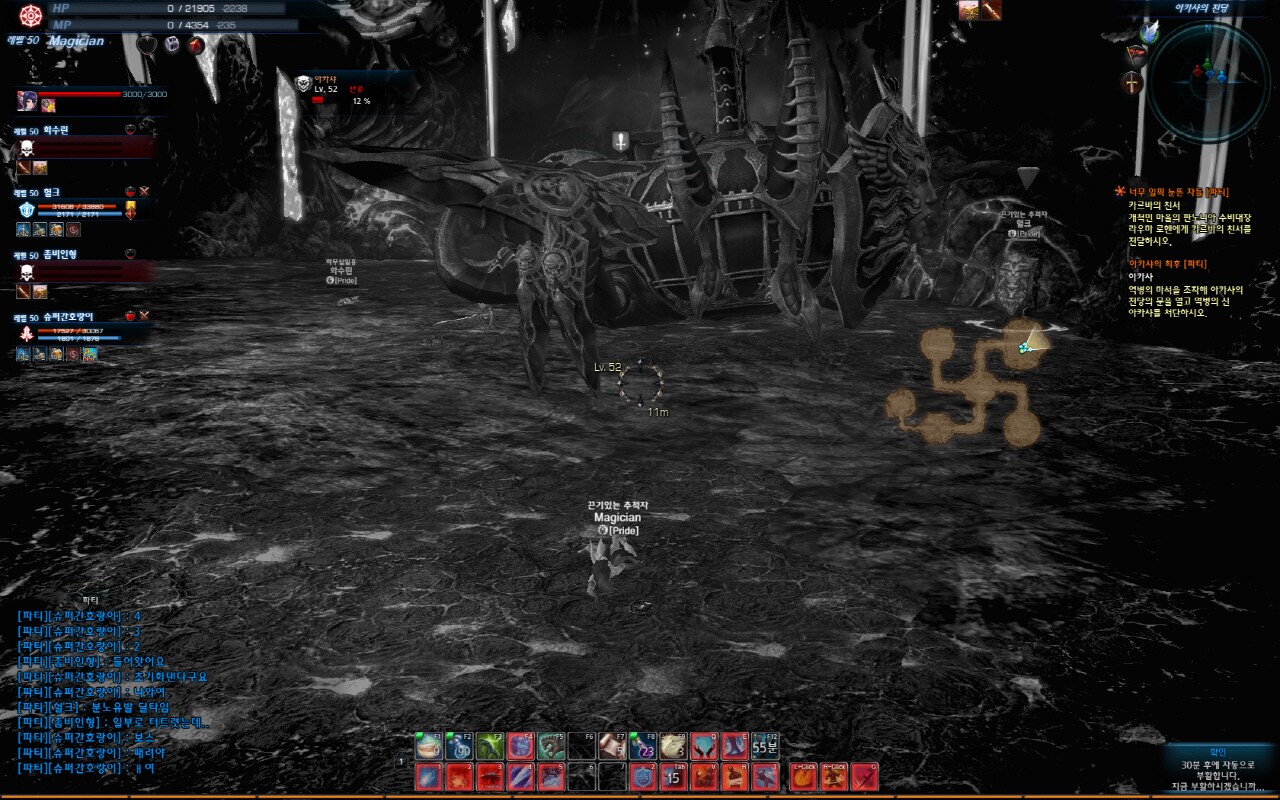Screen dimensions: 1280x800
Task: Use the potion stacked at 90
Action: [460, 746]
